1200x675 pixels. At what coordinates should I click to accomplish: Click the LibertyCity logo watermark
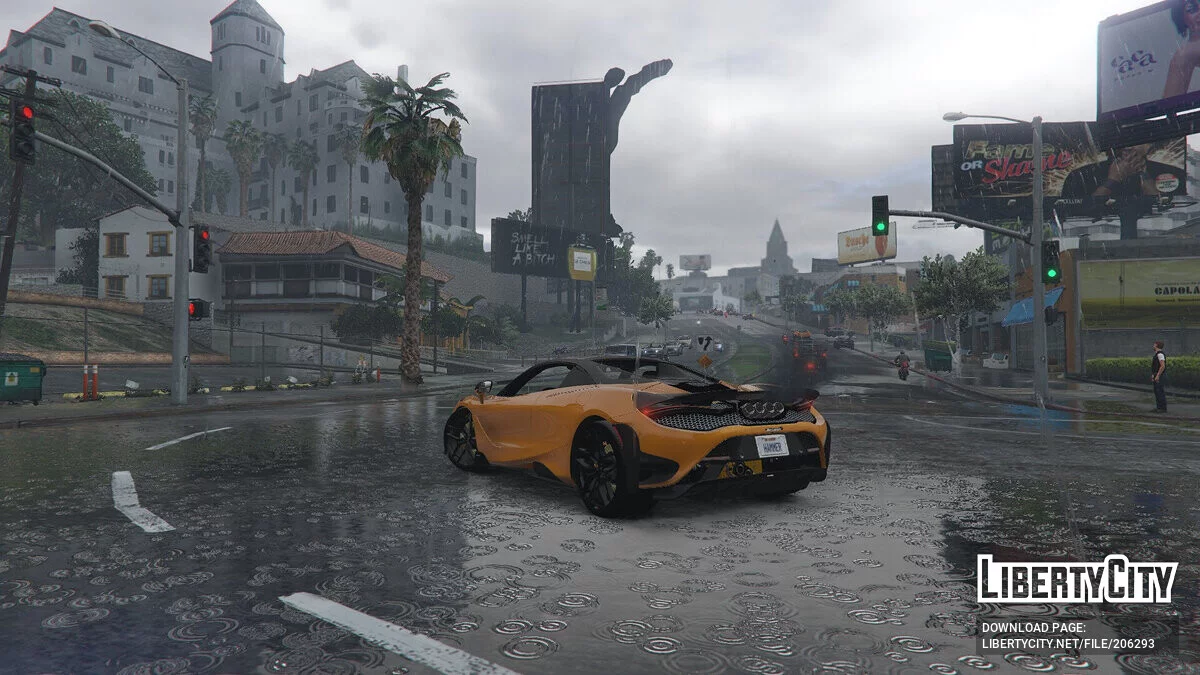(x=1077, y=579)
